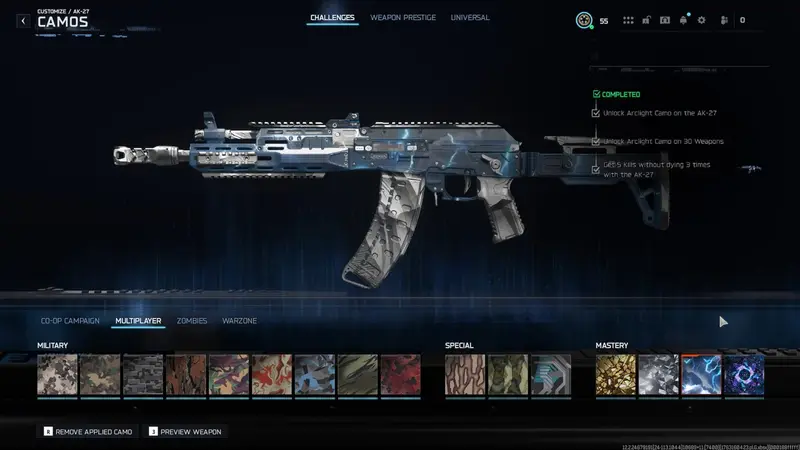Select the gold mastery camo swatch
Screen dimensions: 800x450
(x=615, y=375)
